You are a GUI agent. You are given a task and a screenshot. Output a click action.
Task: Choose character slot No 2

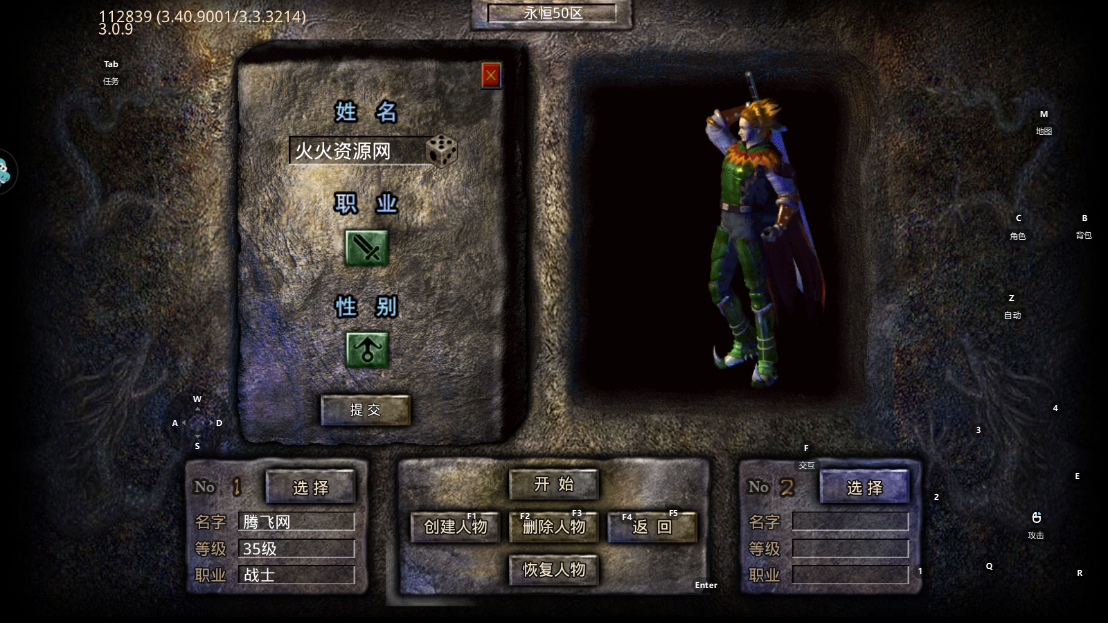pyautogui.click(x=865, y=487)
